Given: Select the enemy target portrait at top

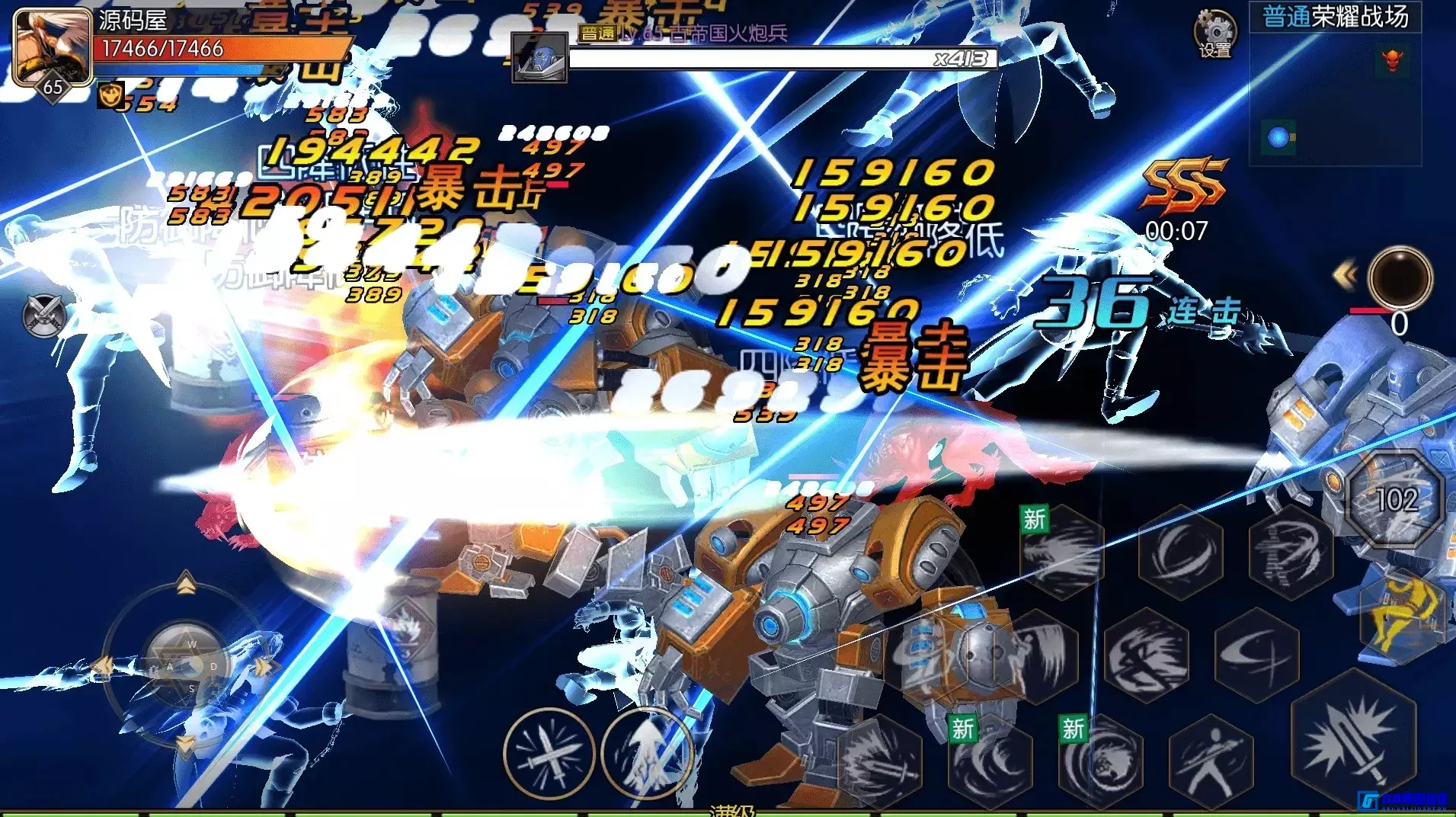Looking at the screenshot, I should click(539, 57).
